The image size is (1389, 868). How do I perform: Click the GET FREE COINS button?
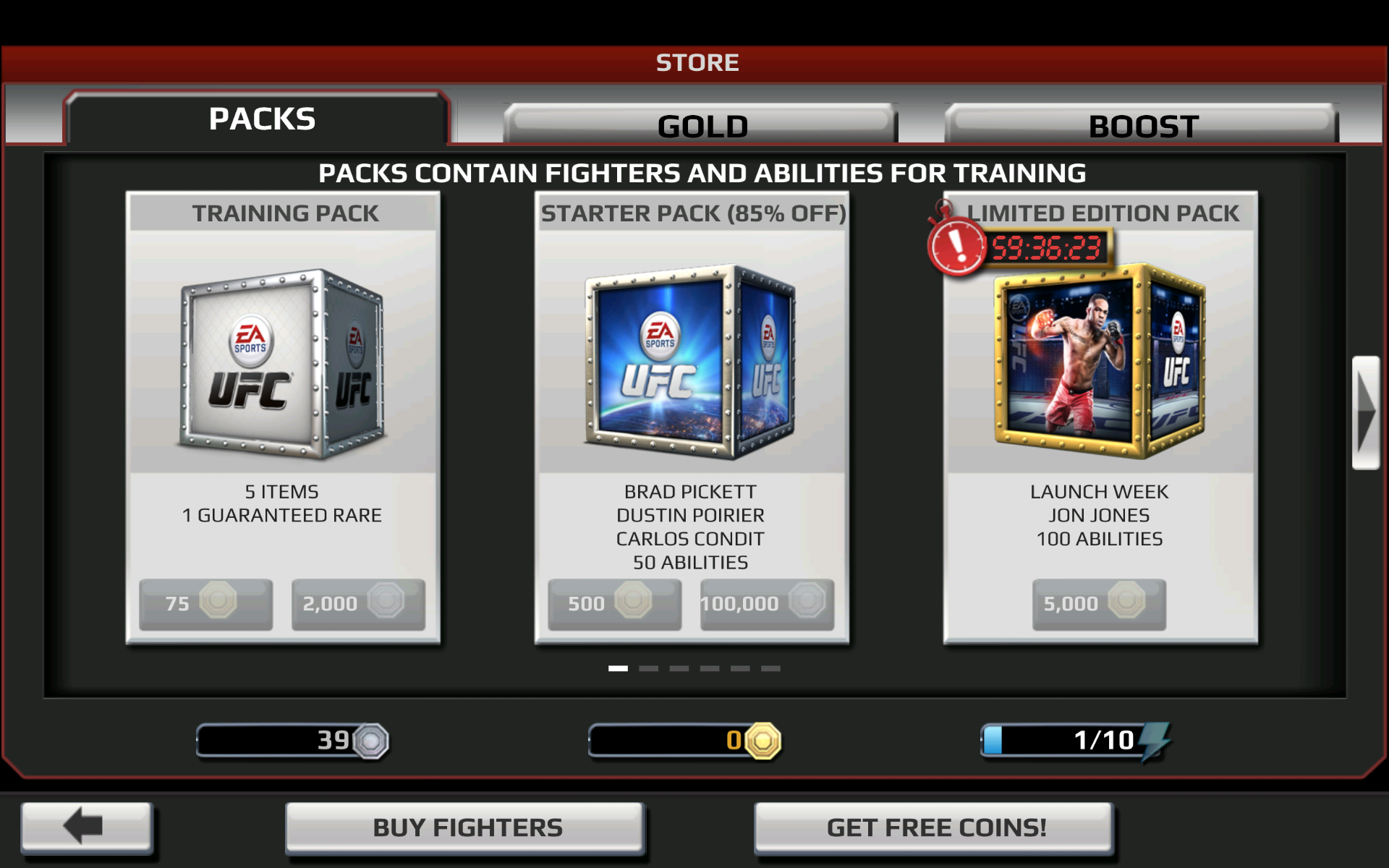click(x=936, y=825)
